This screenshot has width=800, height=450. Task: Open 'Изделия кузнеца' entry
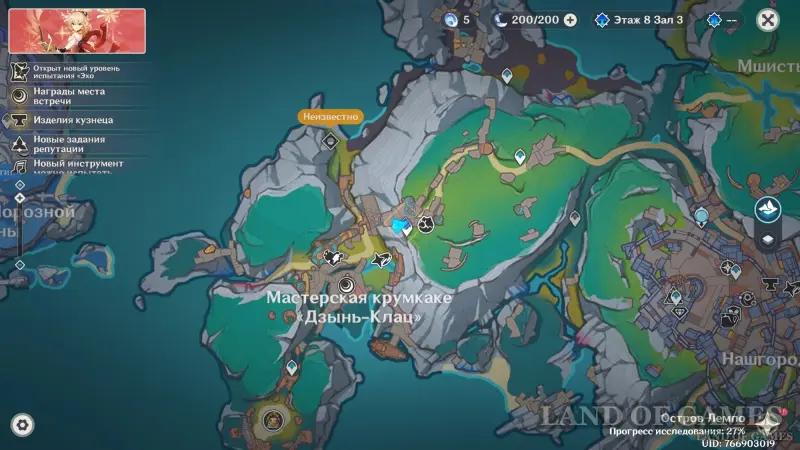tap(72, 120)
